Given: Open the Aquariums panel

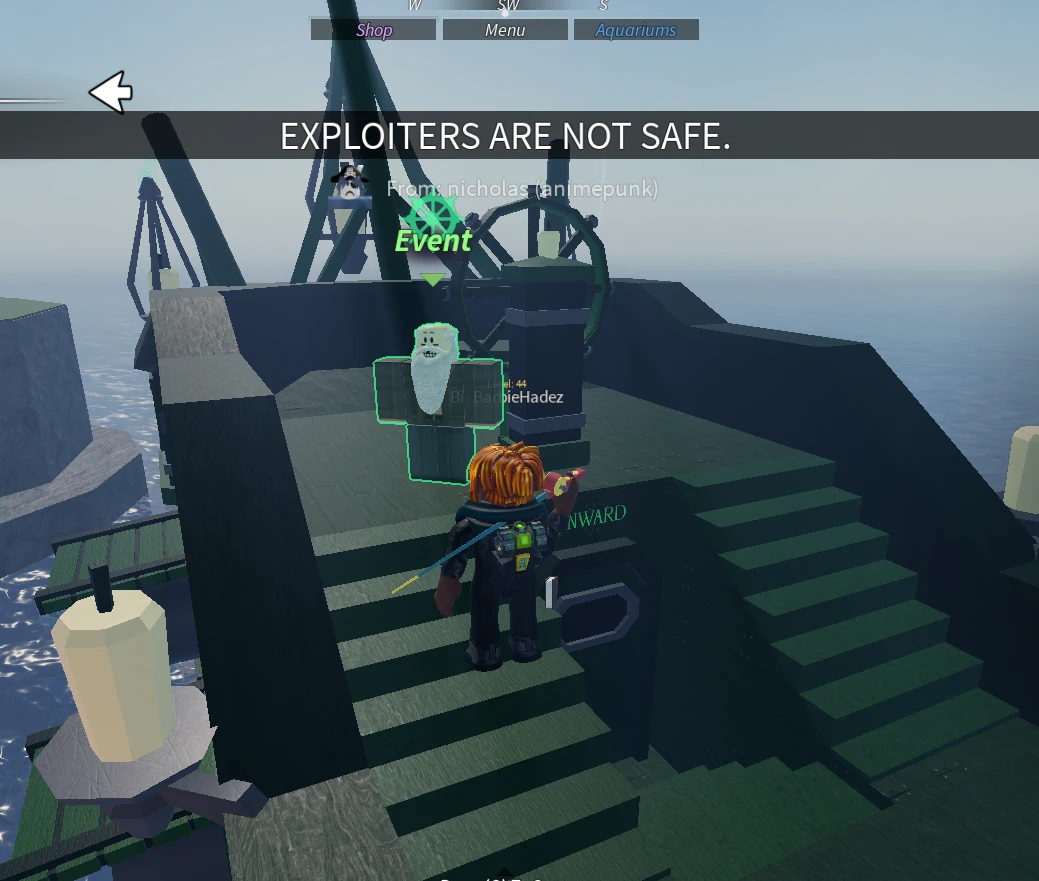Looking at the screenshot, I should point(635,30).
